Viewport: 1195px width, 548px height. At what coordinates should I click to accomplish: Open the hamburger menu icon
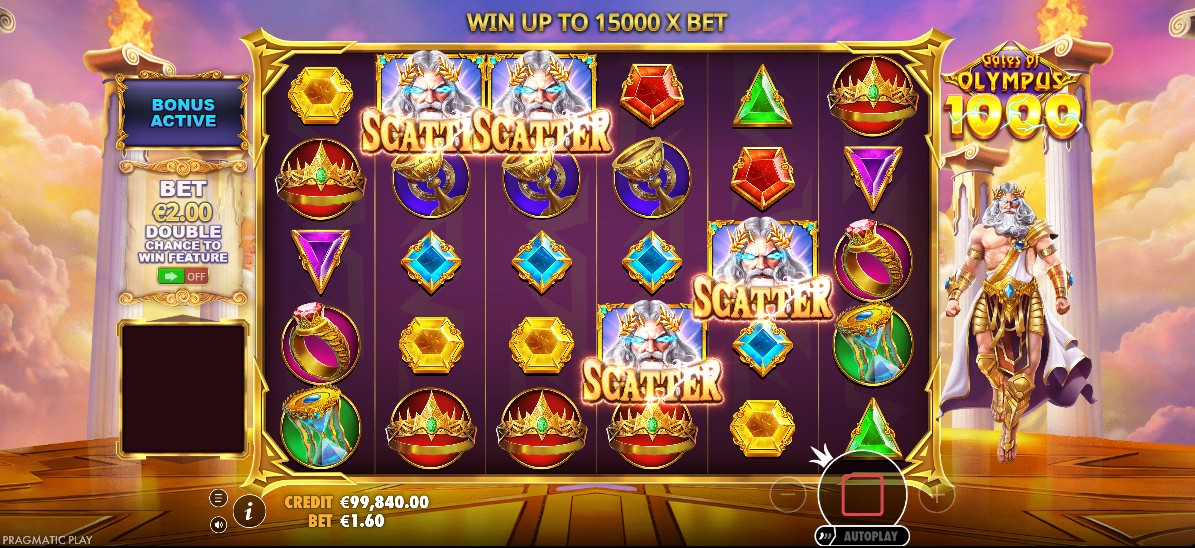[x=218, y=498]
